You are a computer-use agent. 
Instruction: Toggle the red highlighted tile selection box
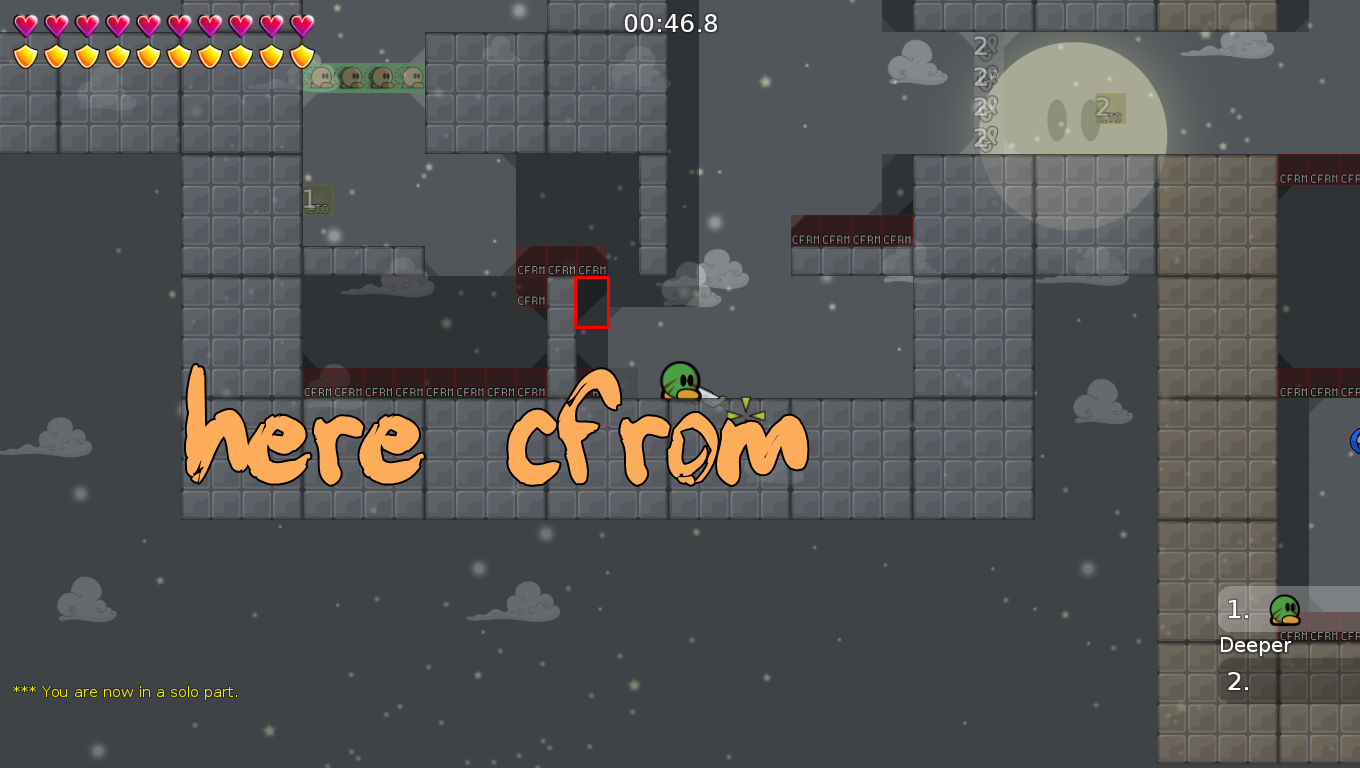pos(592,302)
